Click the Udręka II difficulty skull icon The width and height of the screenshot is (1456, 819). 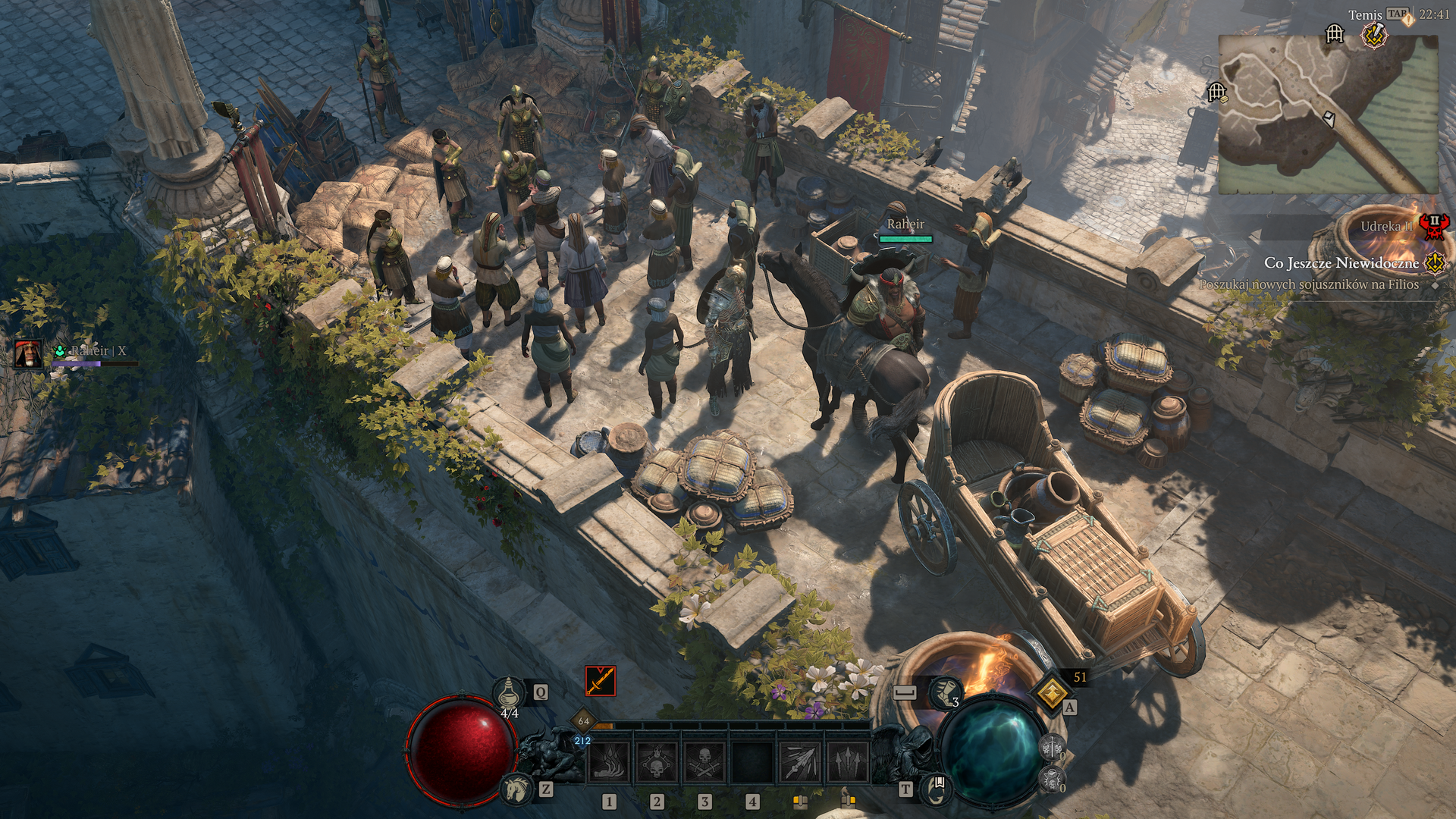[x=1434, y=226]
